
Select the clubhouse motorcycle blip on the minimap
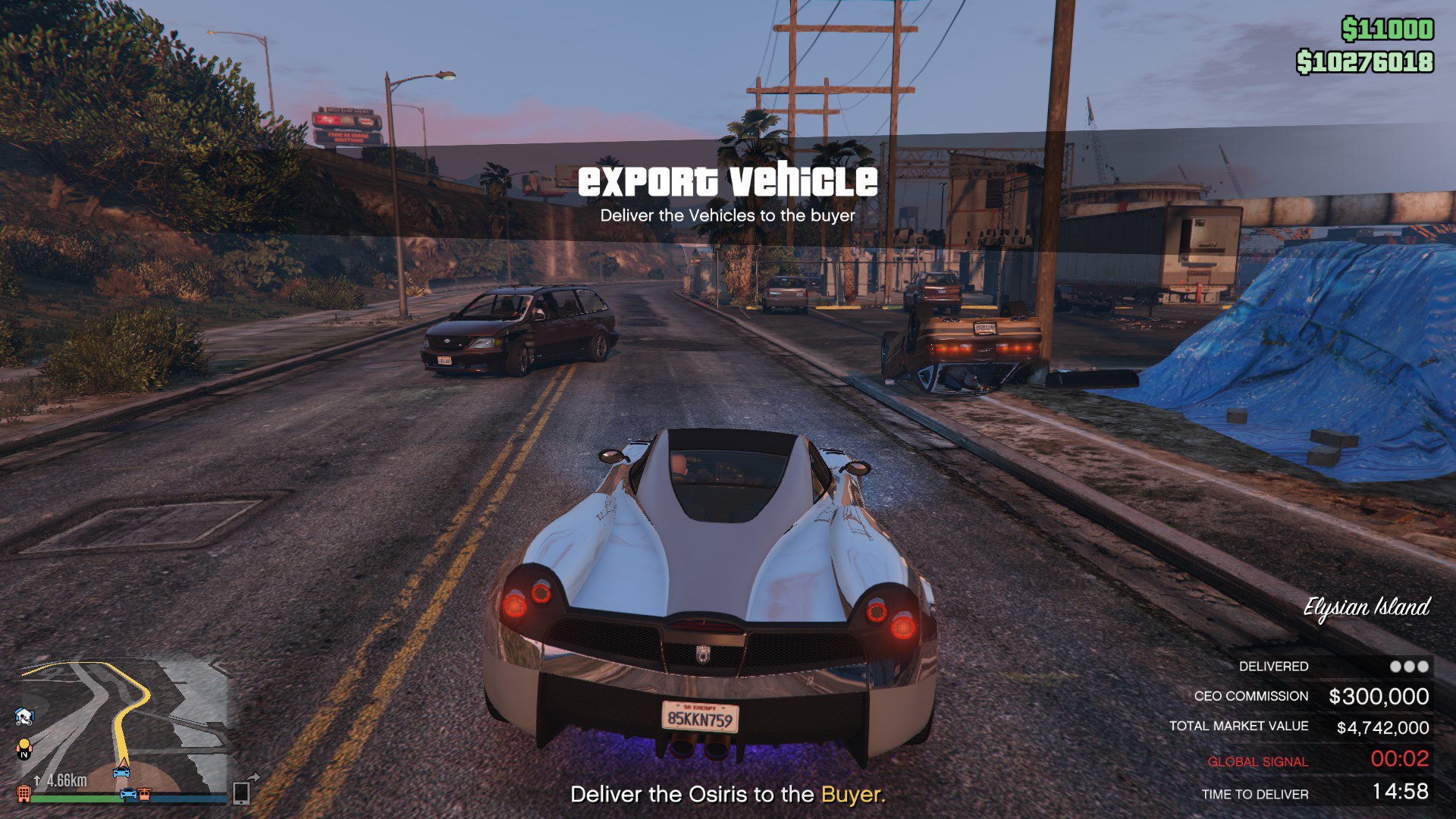(x=24, y=715)
